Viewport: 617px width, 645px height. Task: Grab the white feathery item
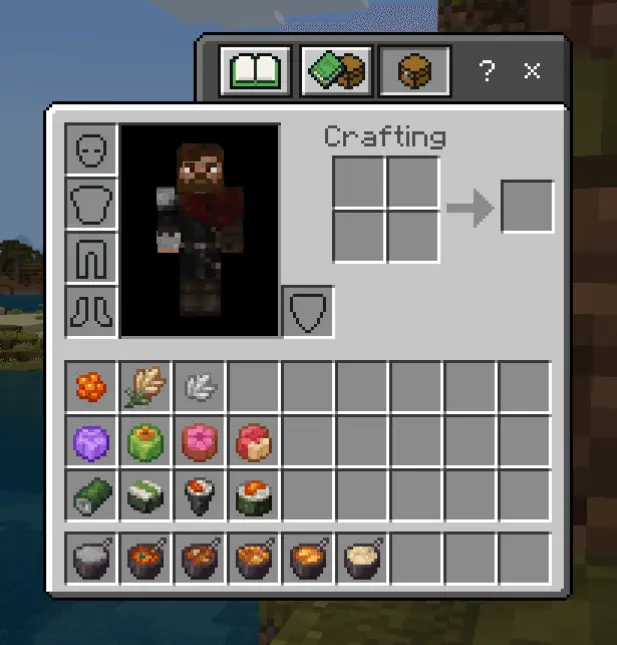click(200, 387)
